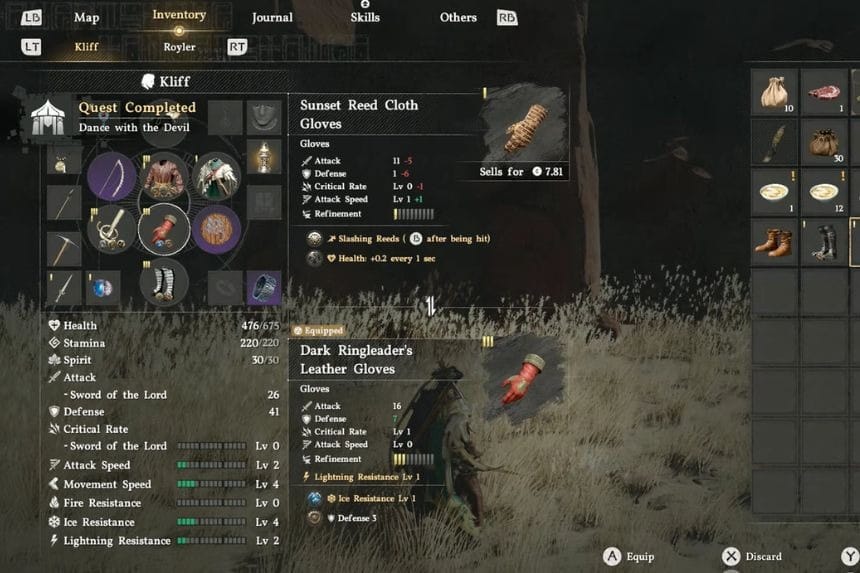Switch to the Journal tab
860x573 pixels.
tap(272, 17)
